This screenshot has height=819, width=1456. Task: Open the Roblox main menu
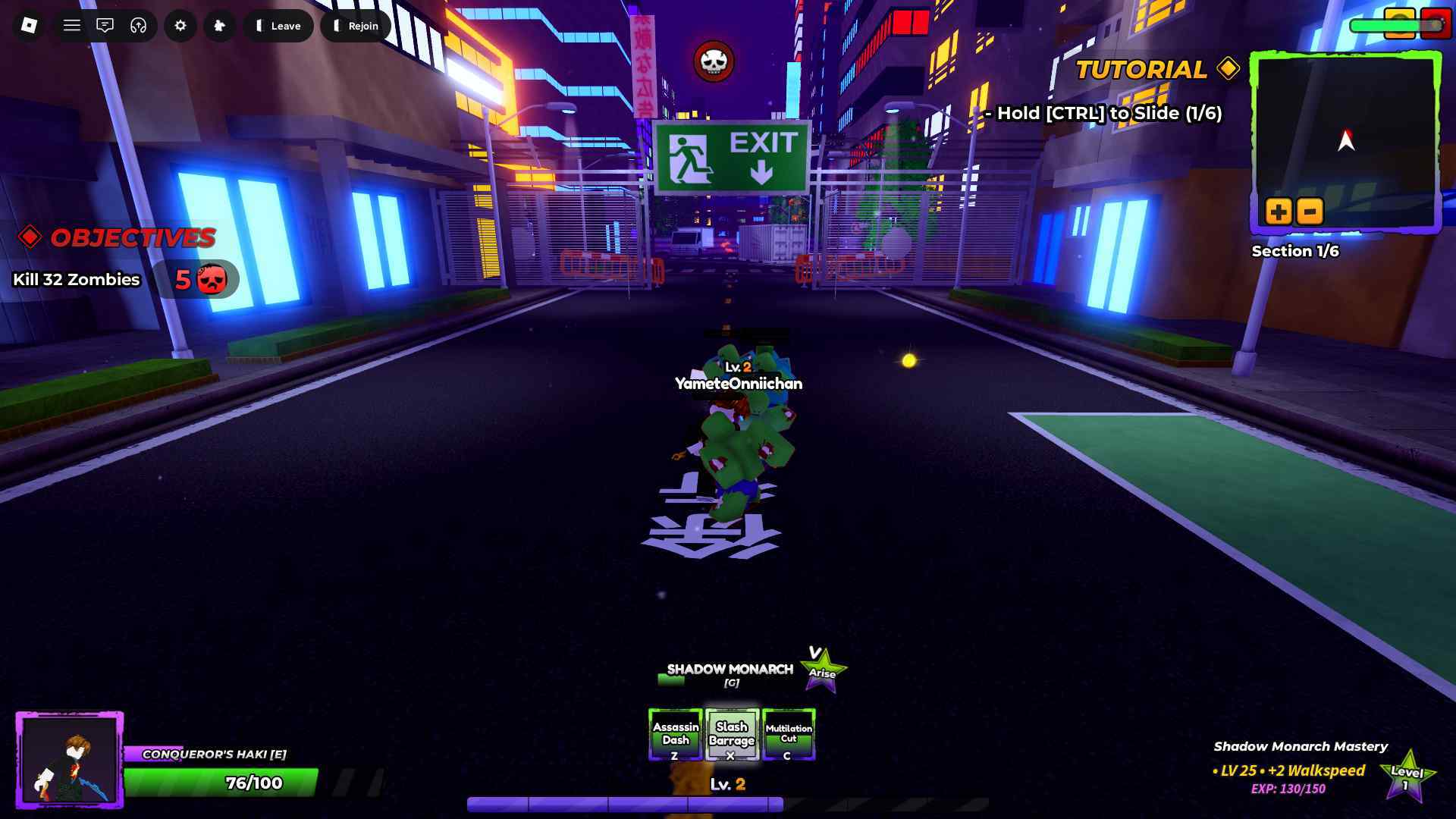pos(29,26)
